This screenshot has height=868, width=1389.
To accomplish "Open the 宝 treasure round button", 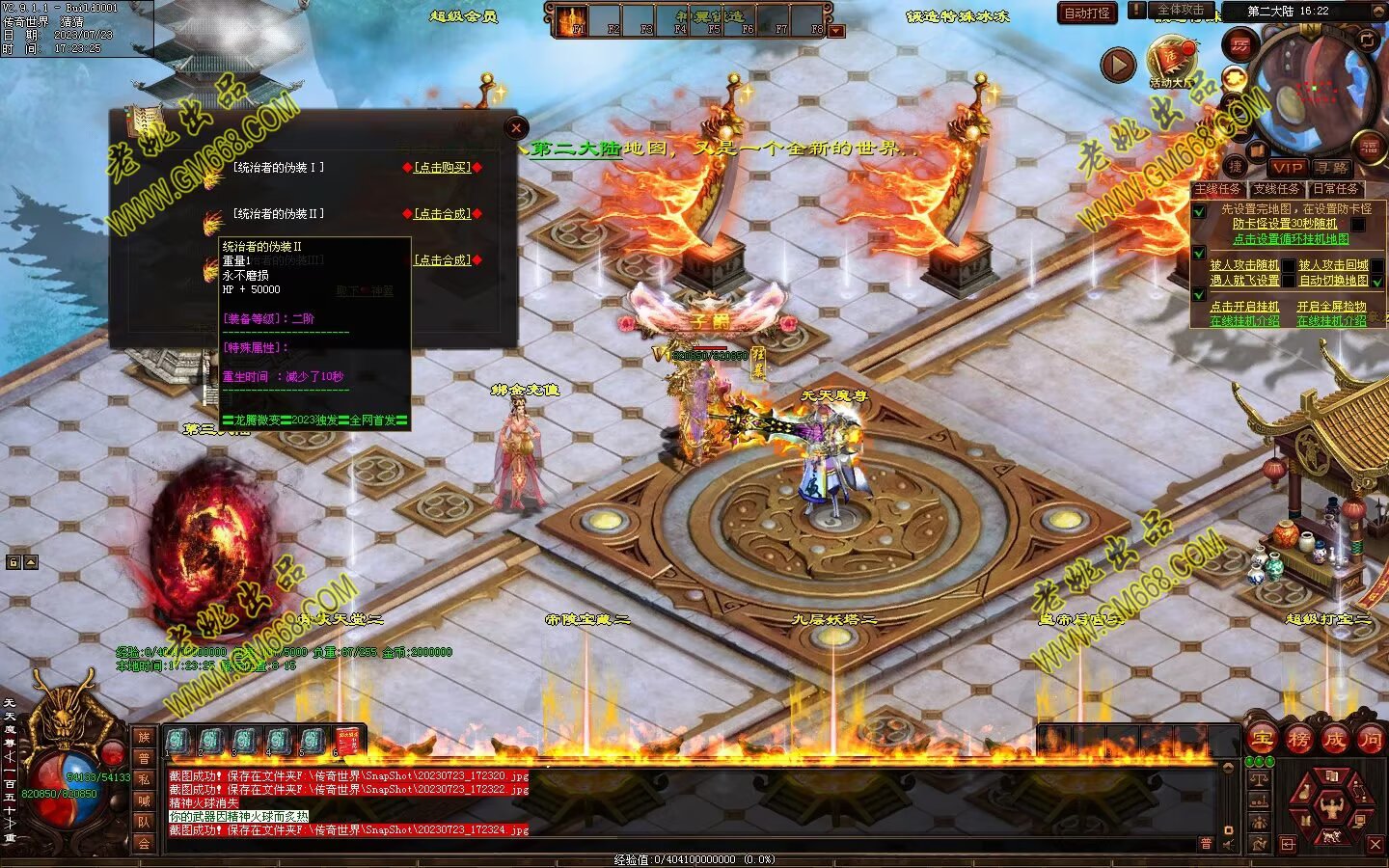I will [x=1263, y=740].
